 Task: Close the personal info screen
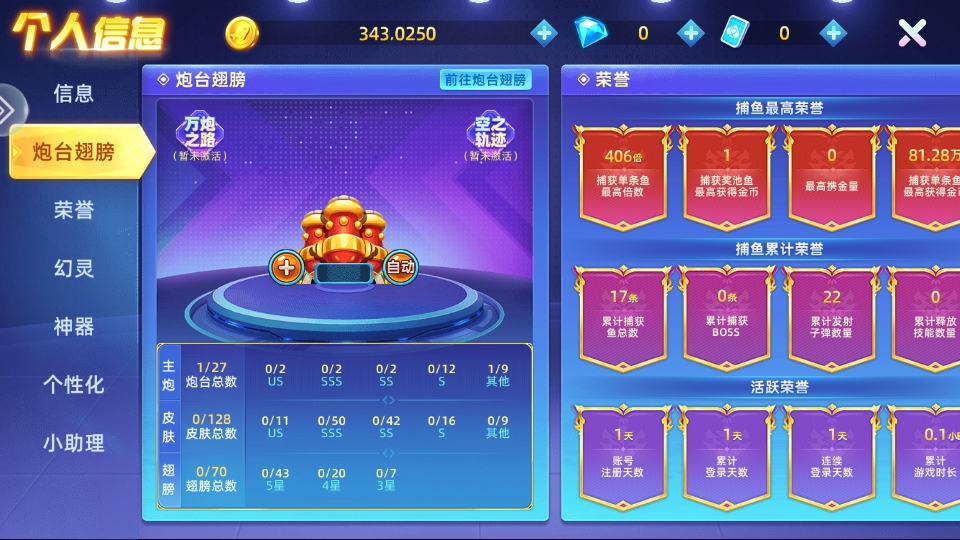[x=912, y=33]
